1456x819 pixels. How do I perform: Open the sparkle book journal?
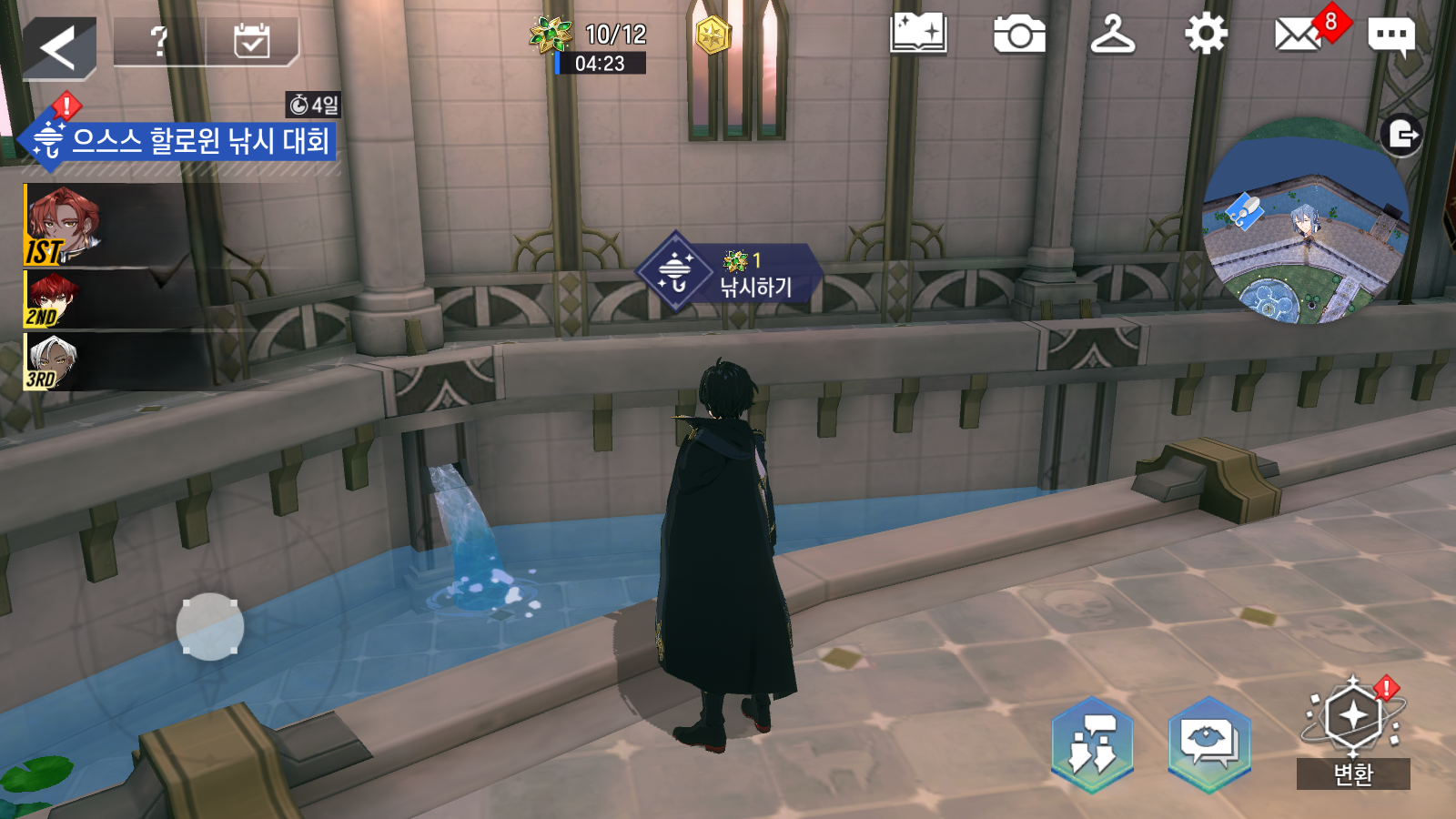tap(918, 36)
